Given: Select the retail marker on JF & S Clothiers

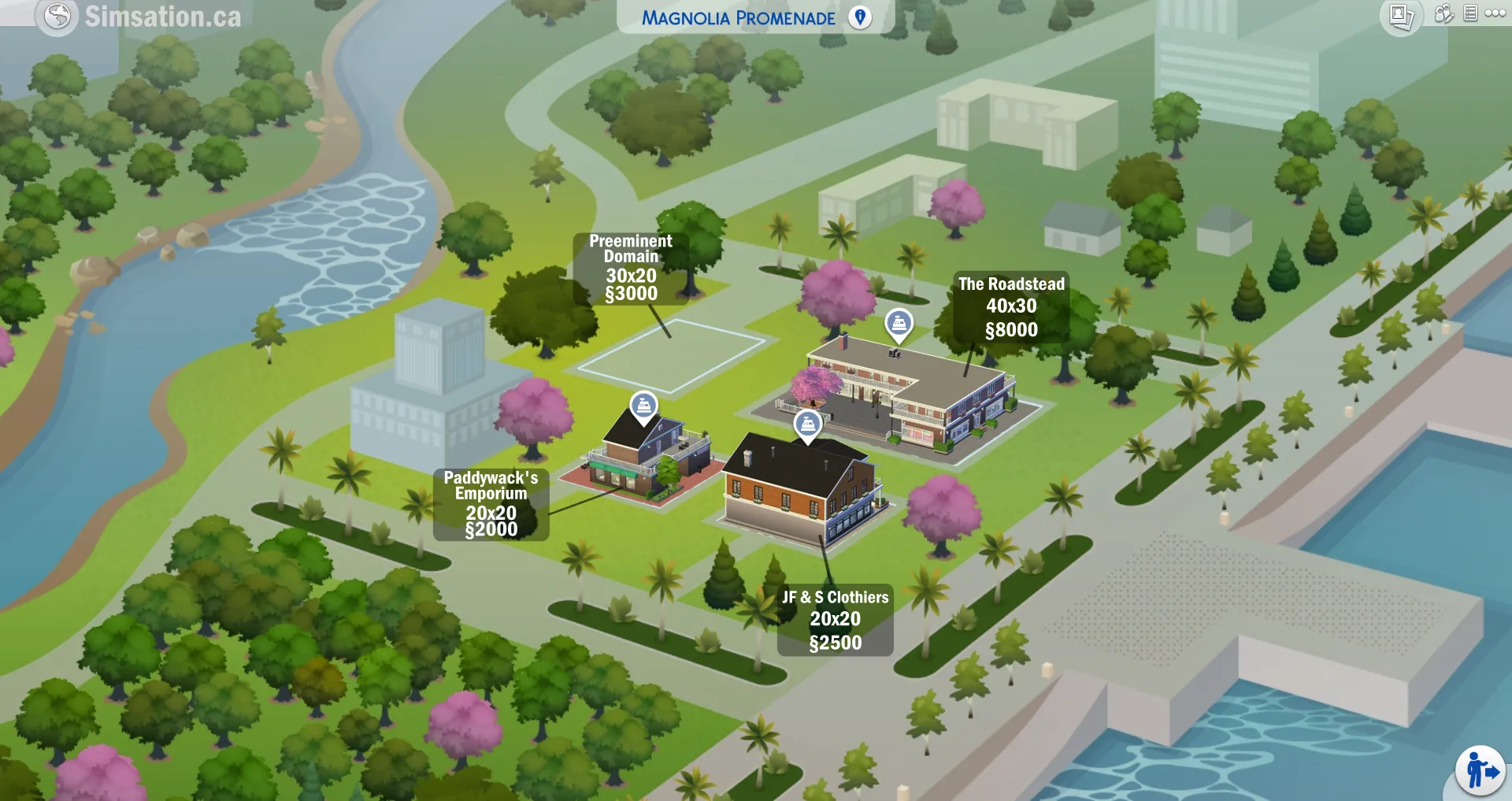Looking at the screenshot, I should point(810,425).
